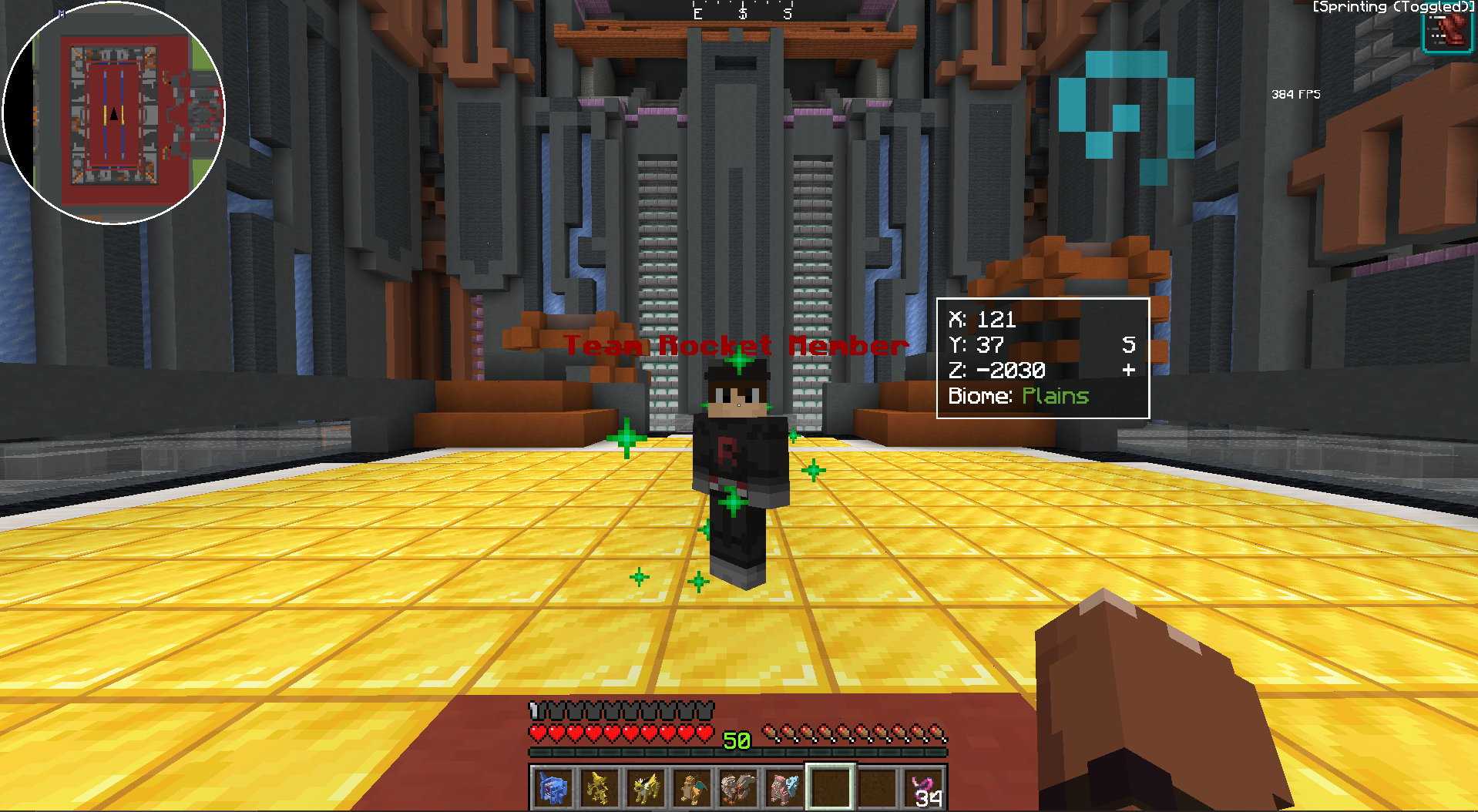This screenshot has height=812, width=1478.
Task: Select the Alakazam hotbar slot
Action: pos(599,787)
